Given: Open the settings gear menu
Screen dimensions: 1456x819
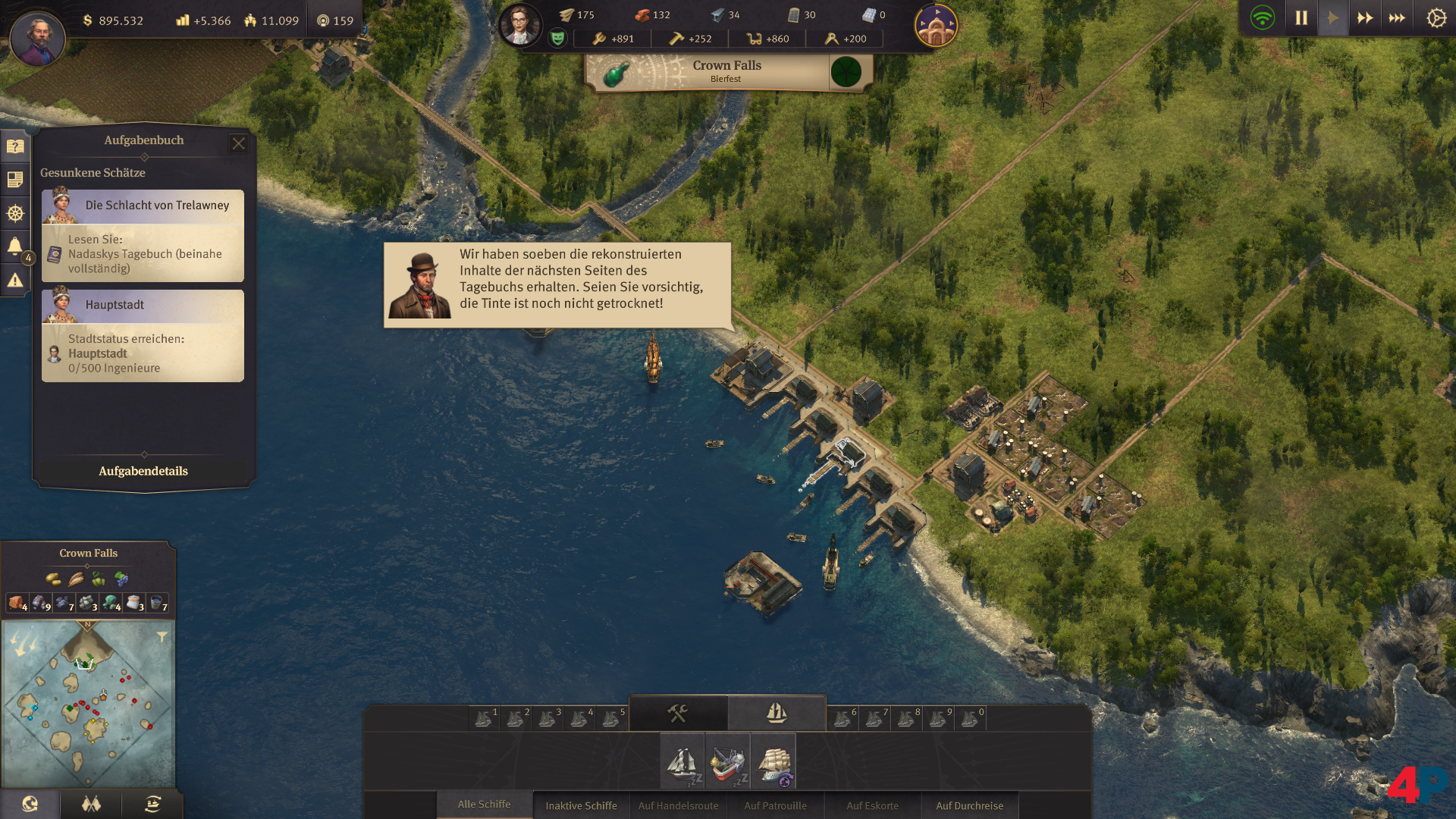Looking at the screenshot, I should tap(1436, 18).
